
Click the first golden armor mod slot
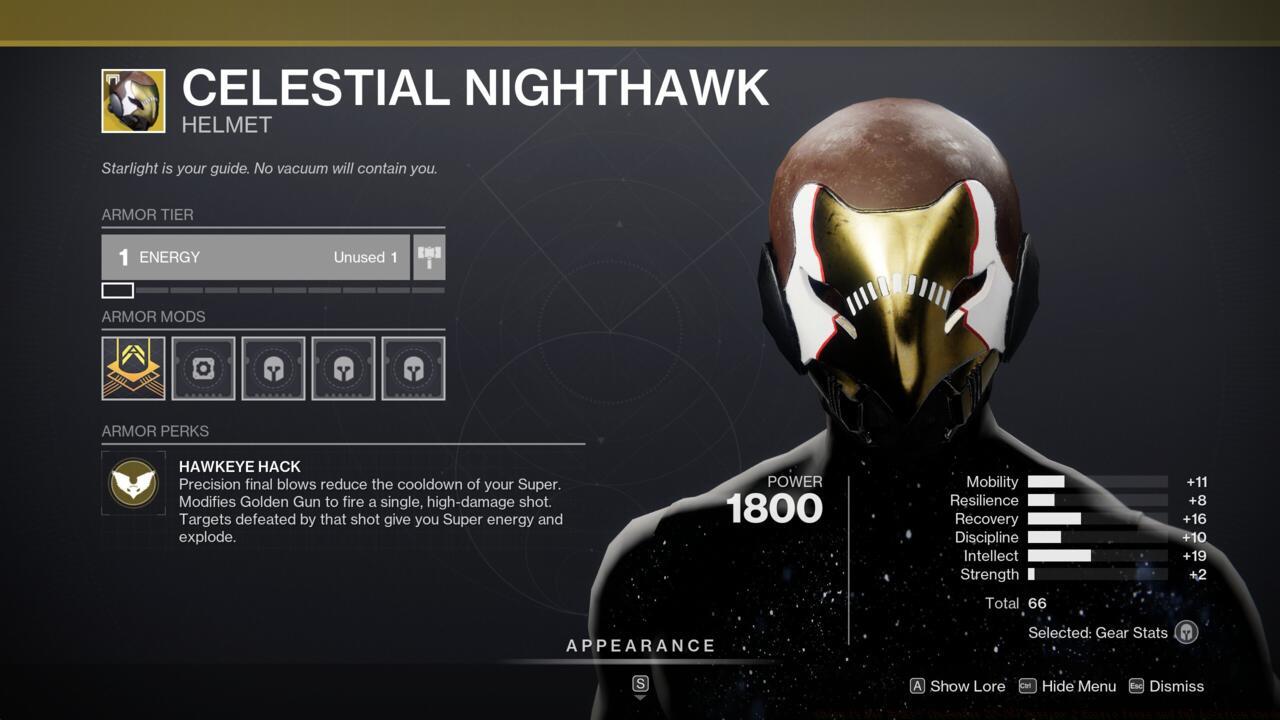(133, 368)
